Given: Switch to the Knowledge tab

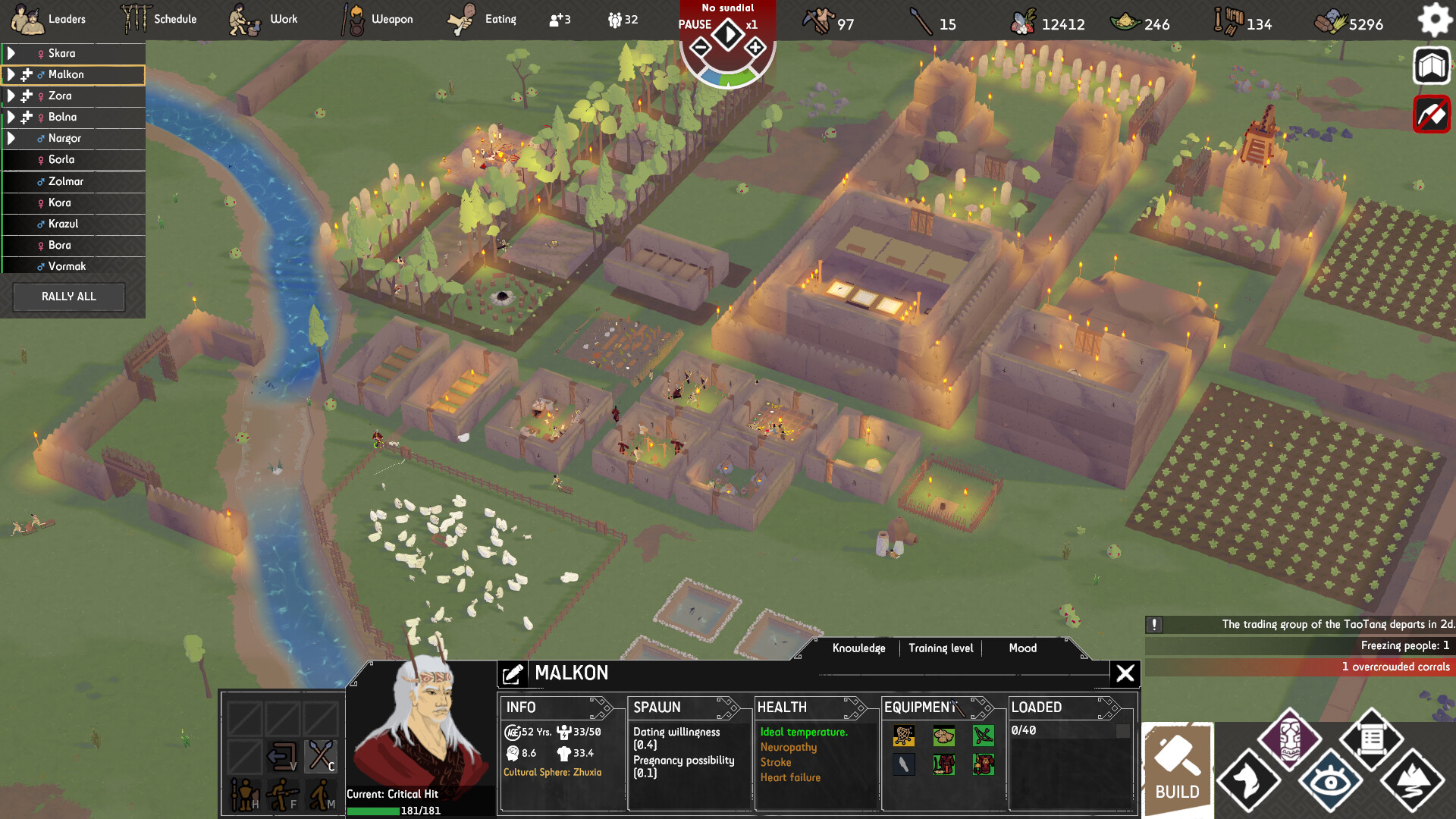Looking at the screenshot, I should pyautogui.click(x=858, y=648).
